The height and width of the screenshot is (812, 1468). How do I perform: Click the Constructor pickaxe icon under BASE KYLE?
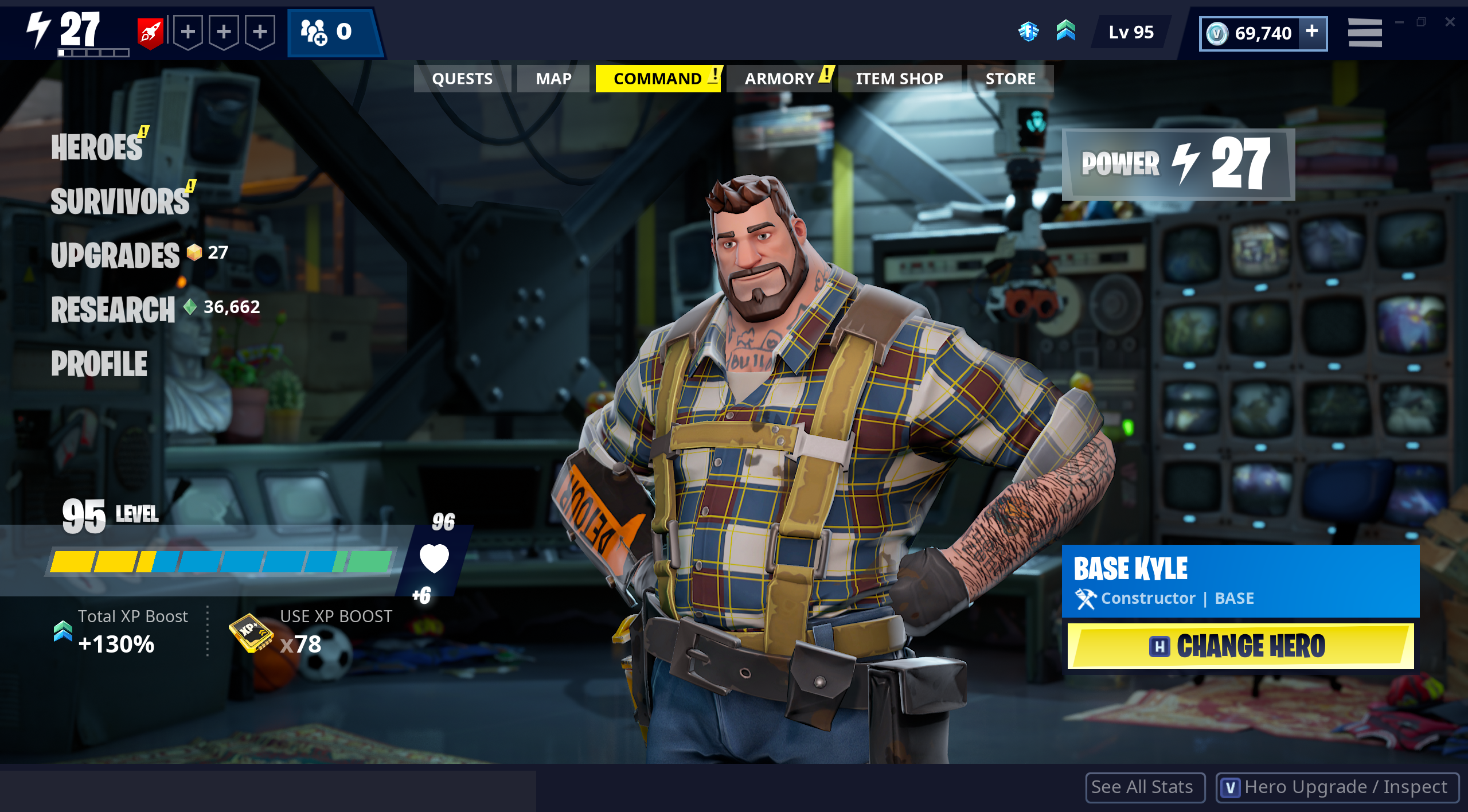click(x=1087, y=598)
